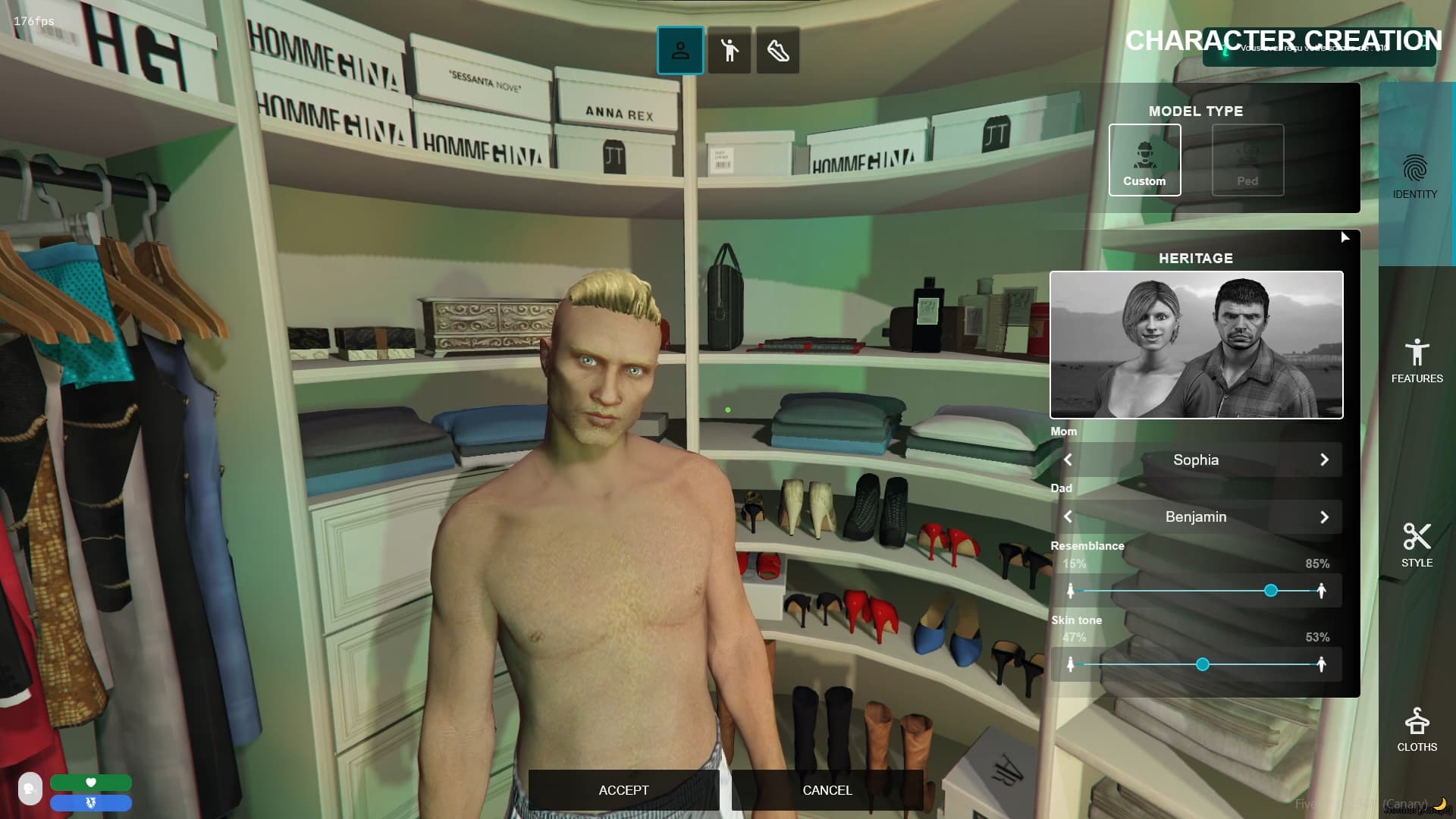Accept the character appearance
The image size is (1456, 819).
623,790
